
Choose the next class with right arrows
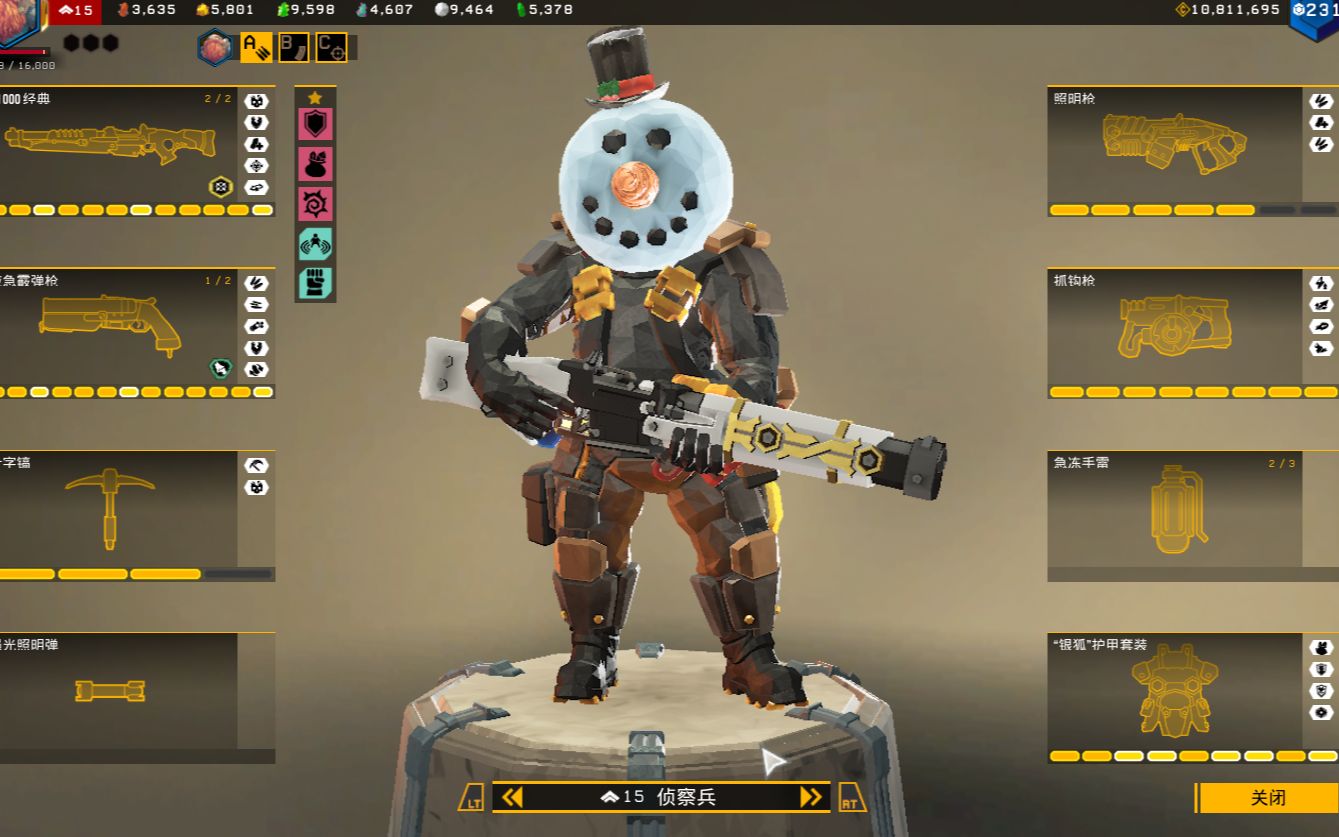811,797
